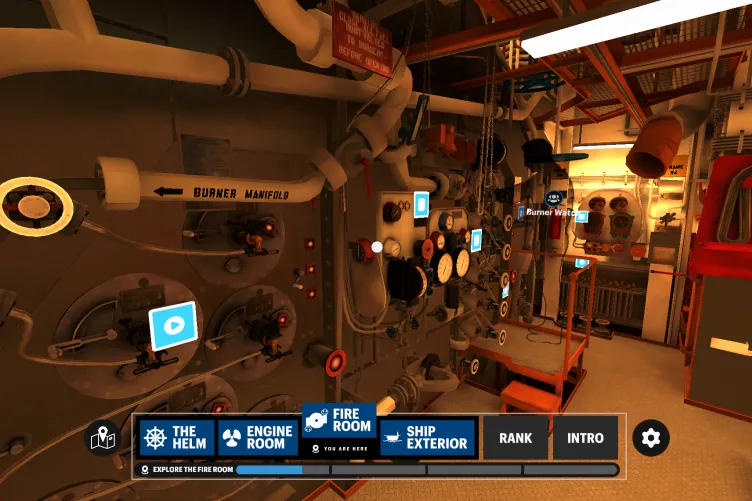Open the map icon button
Screen dimensions: 752x501
[103, 438]
